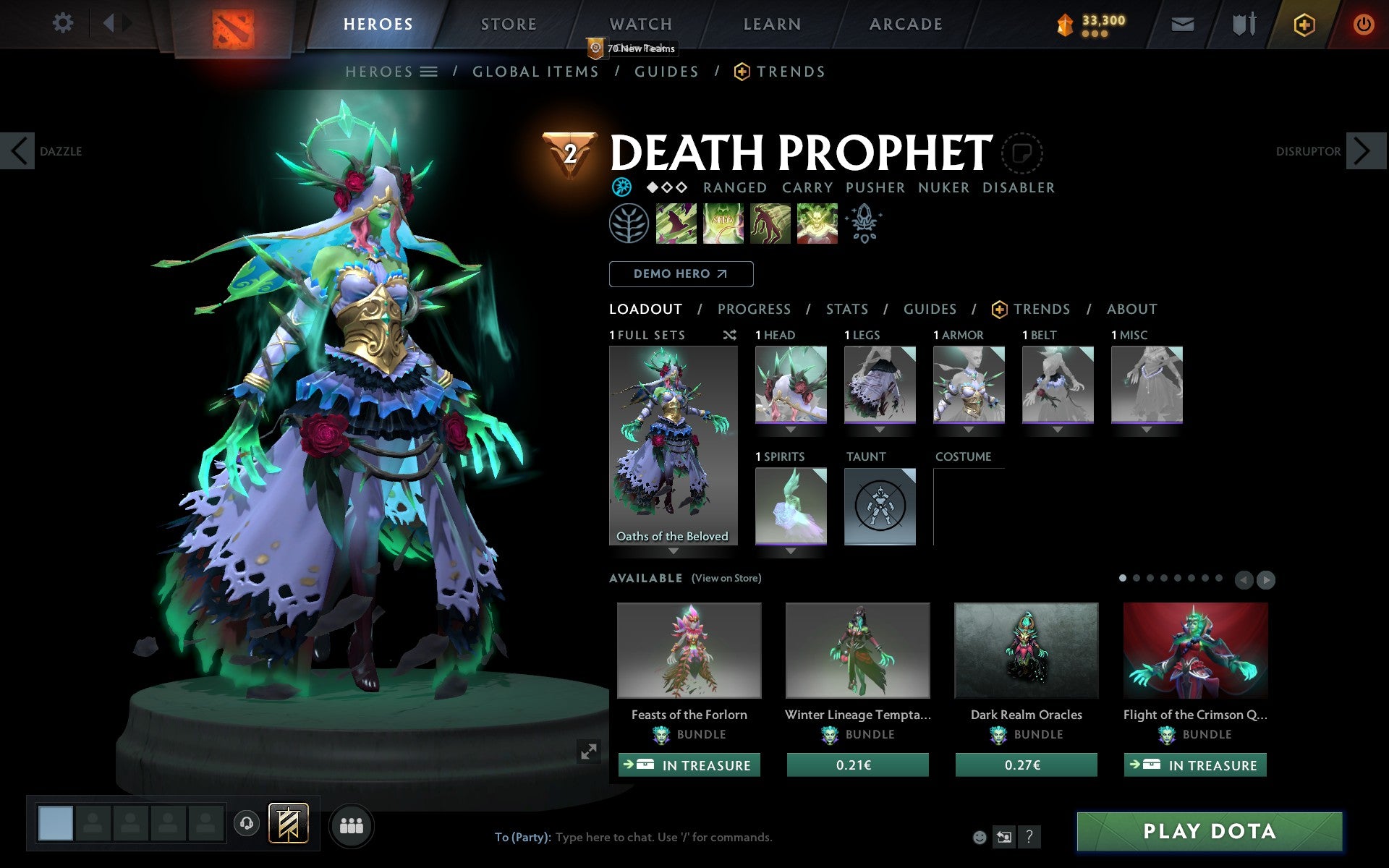The width and height of the screenshot is (1389, 868).
Task: Click the DEMO HERO button
Action: click(681, 274)
